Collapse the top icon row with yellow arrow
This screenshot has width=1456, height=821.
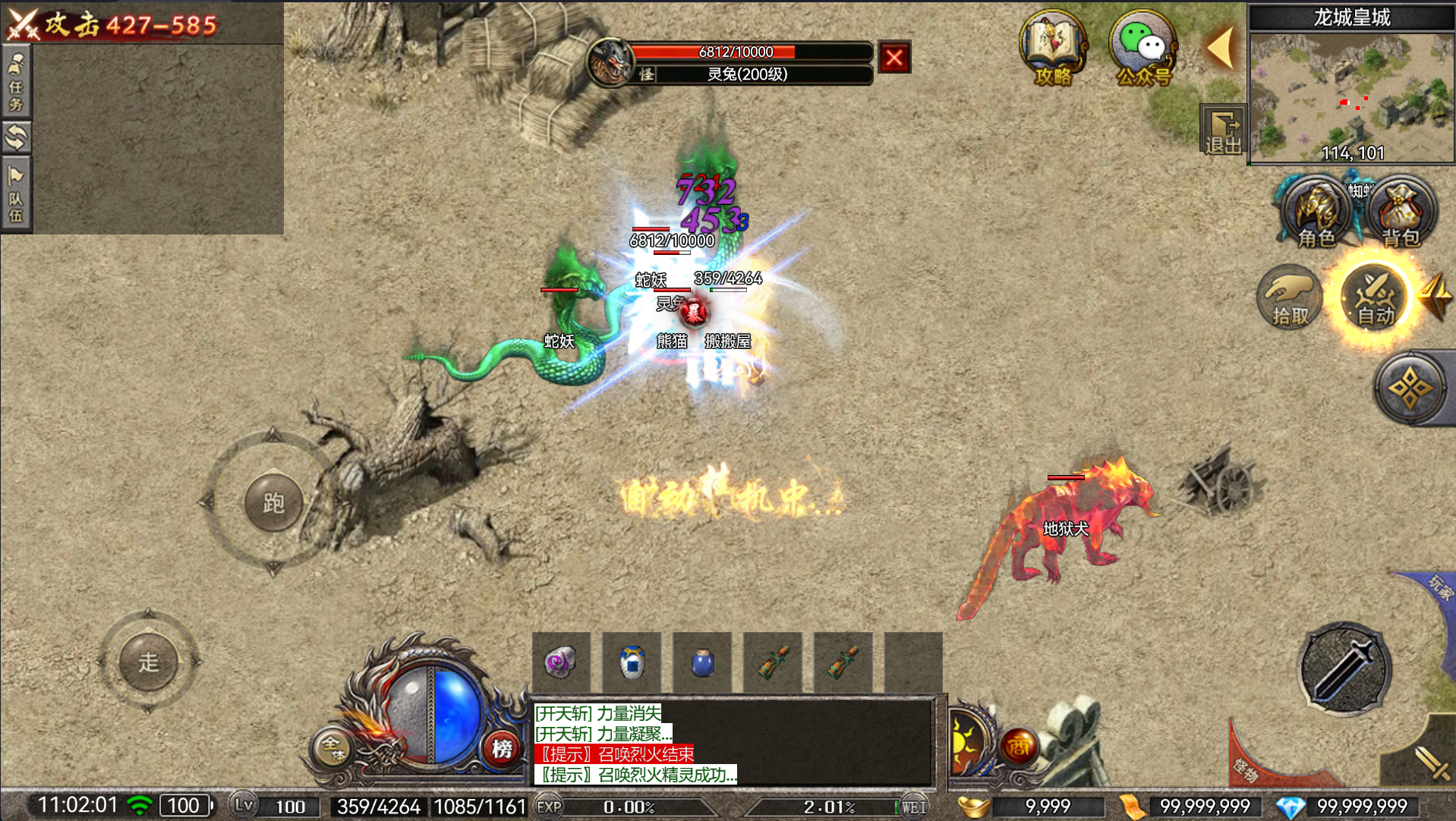tap(1221, 48)
